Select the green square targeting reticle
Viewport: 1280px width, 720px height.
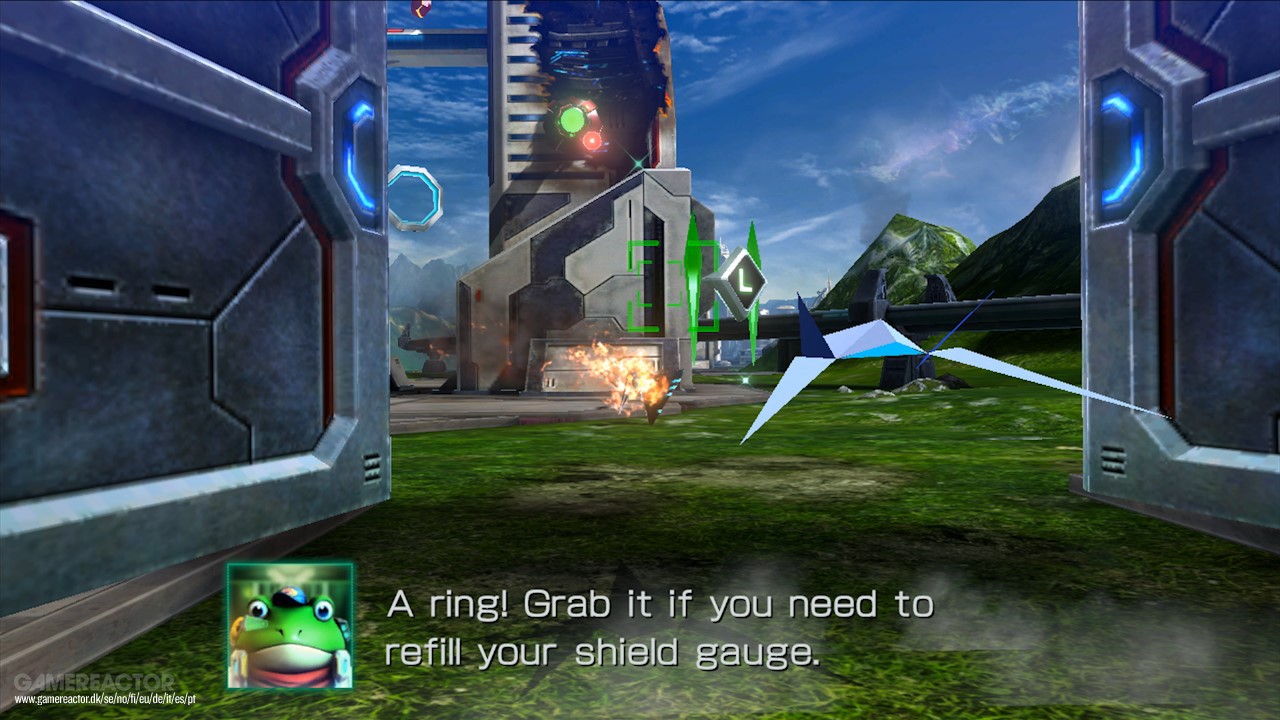coord(672,286)
